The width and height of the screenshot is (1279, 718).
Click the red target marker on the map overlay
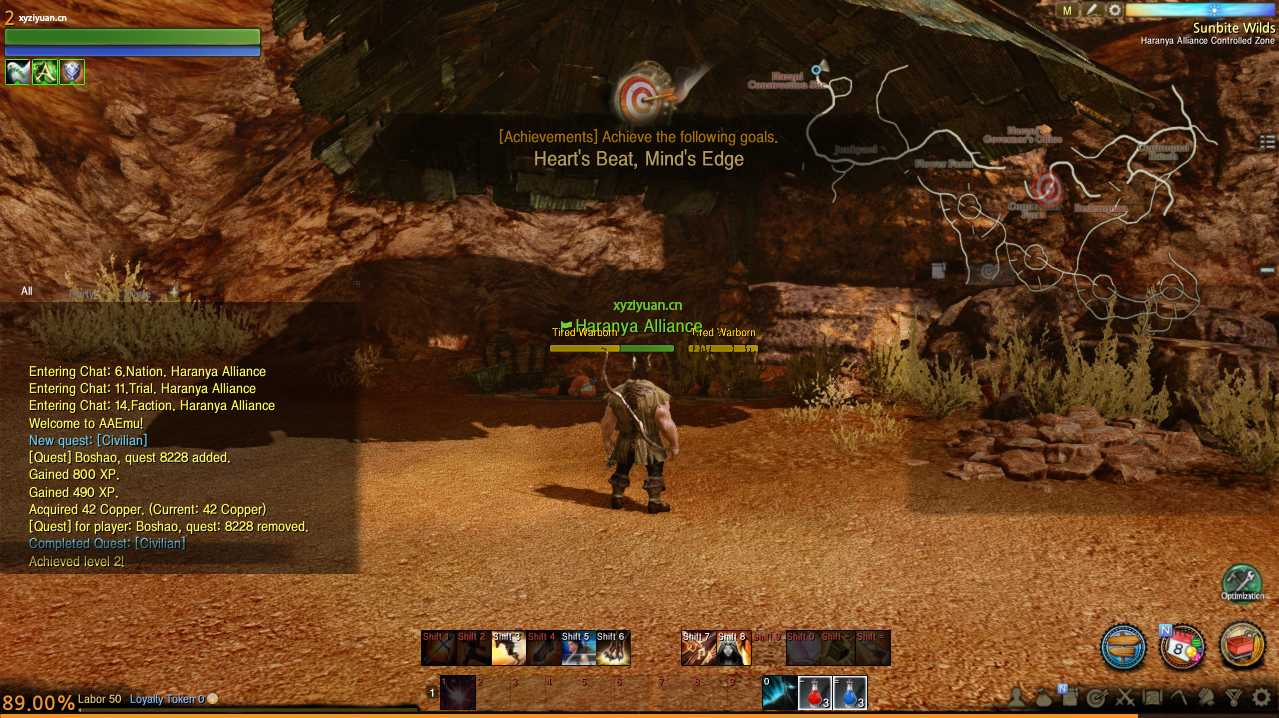[x=1047, y=186]
